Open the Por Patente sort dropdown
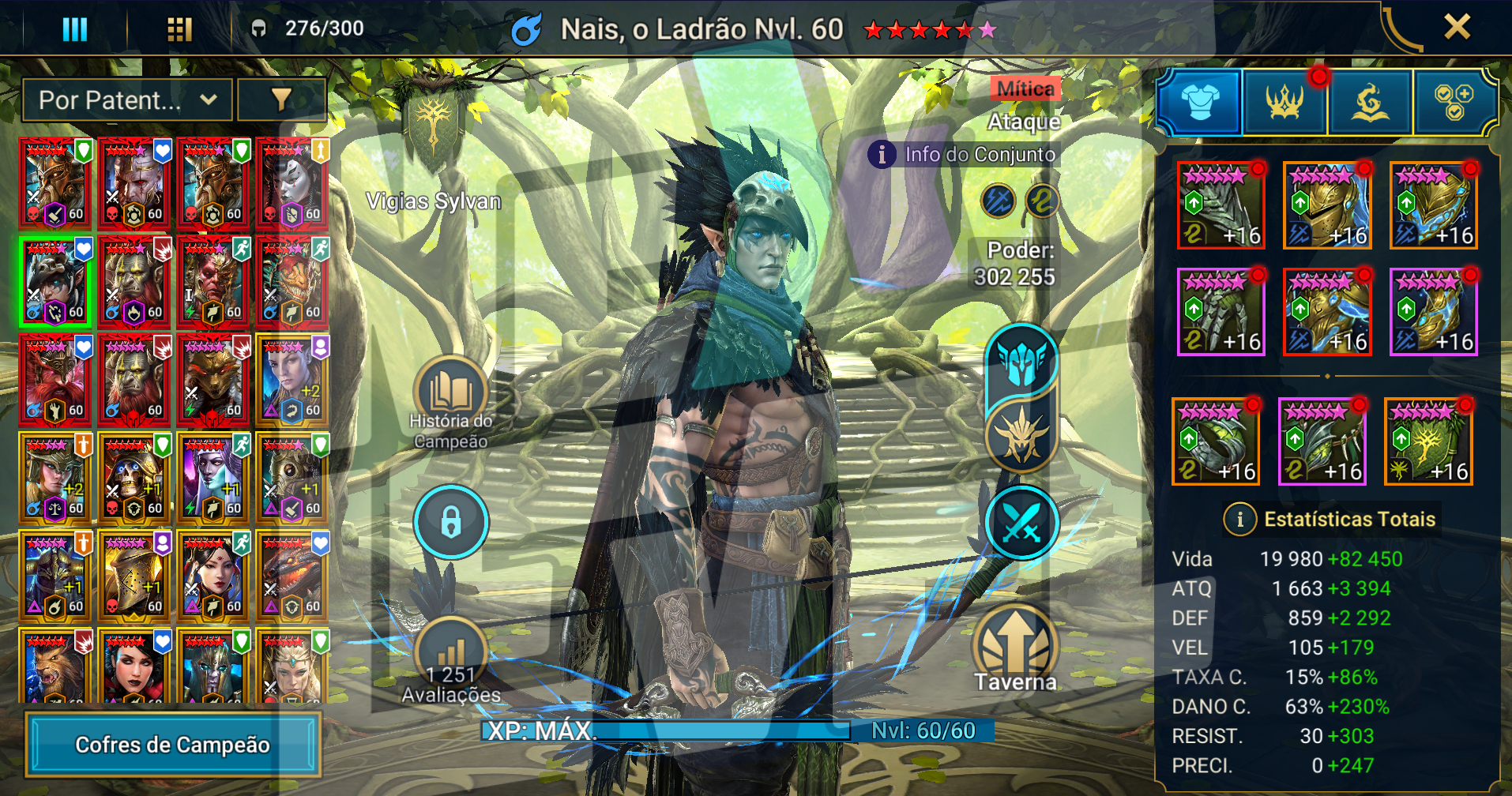The width and height of the screenshot is (1512, 796). click(127, 100)
